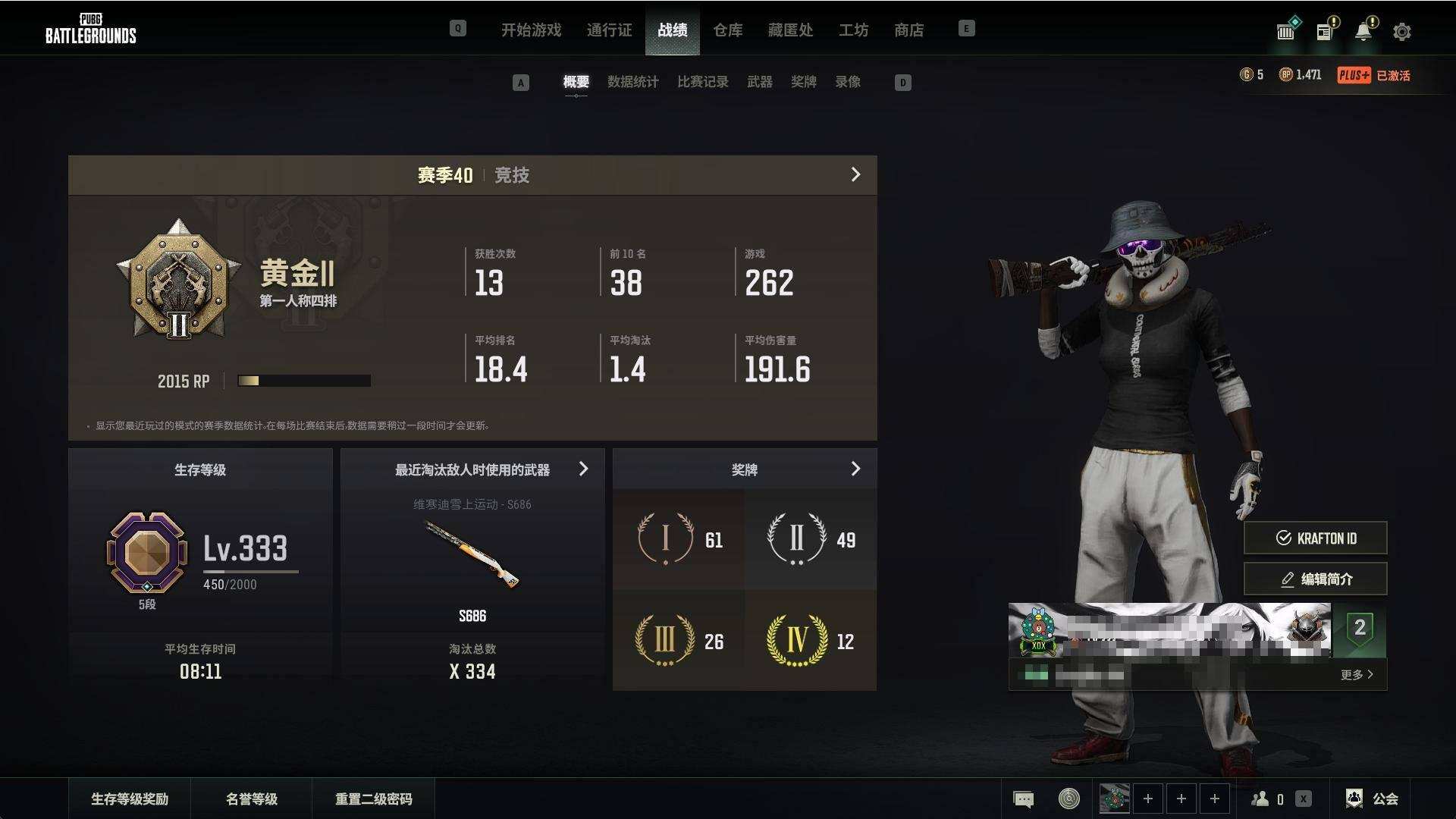Choose the 编辑简介 edit profile button
Viewport: 1456px width, 819px height.
pos(1315,579)
